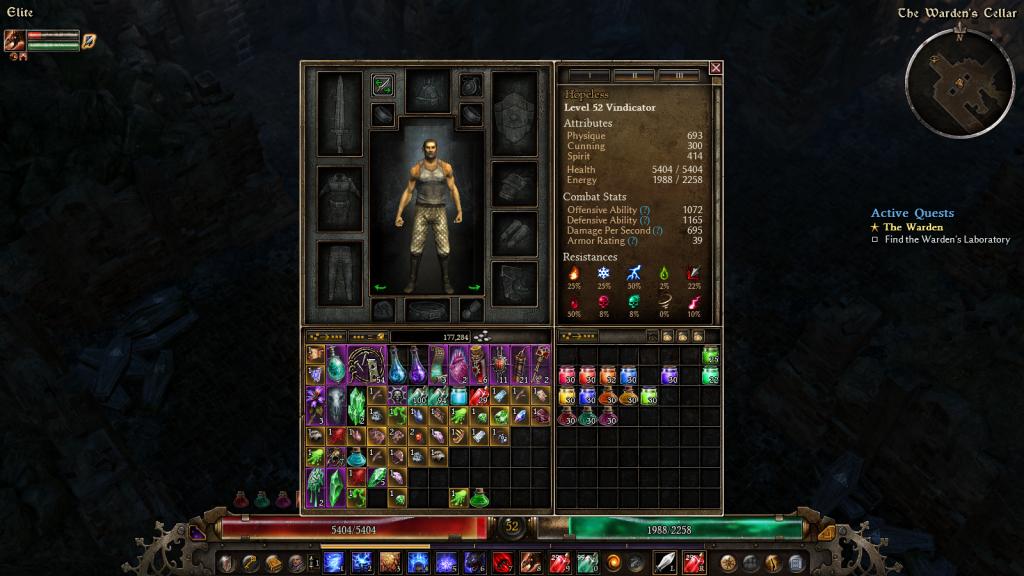Rotate the character preview left
1024x576 pixels.
pos(380,287)
